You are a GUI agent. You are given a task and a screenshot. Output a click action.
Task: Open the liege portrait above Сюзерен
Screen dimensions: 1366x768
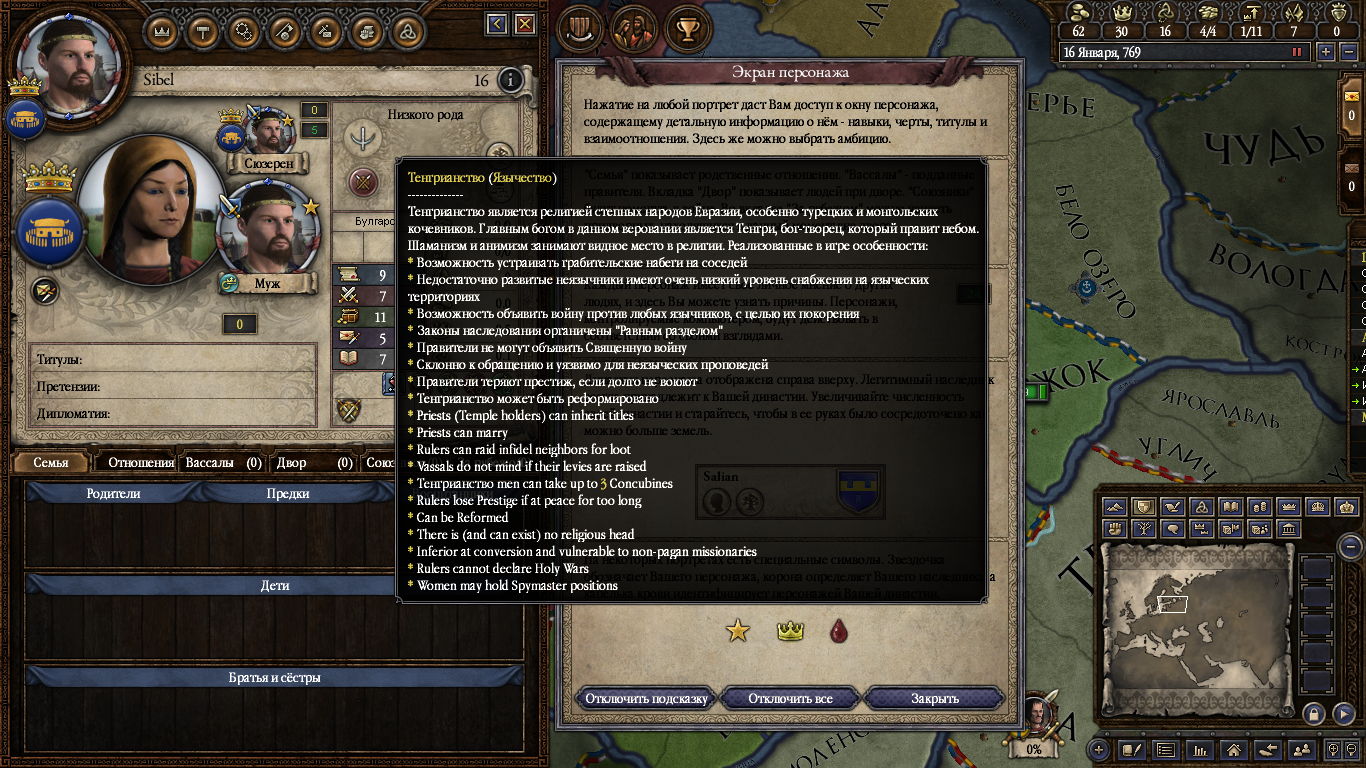(268, 130)
